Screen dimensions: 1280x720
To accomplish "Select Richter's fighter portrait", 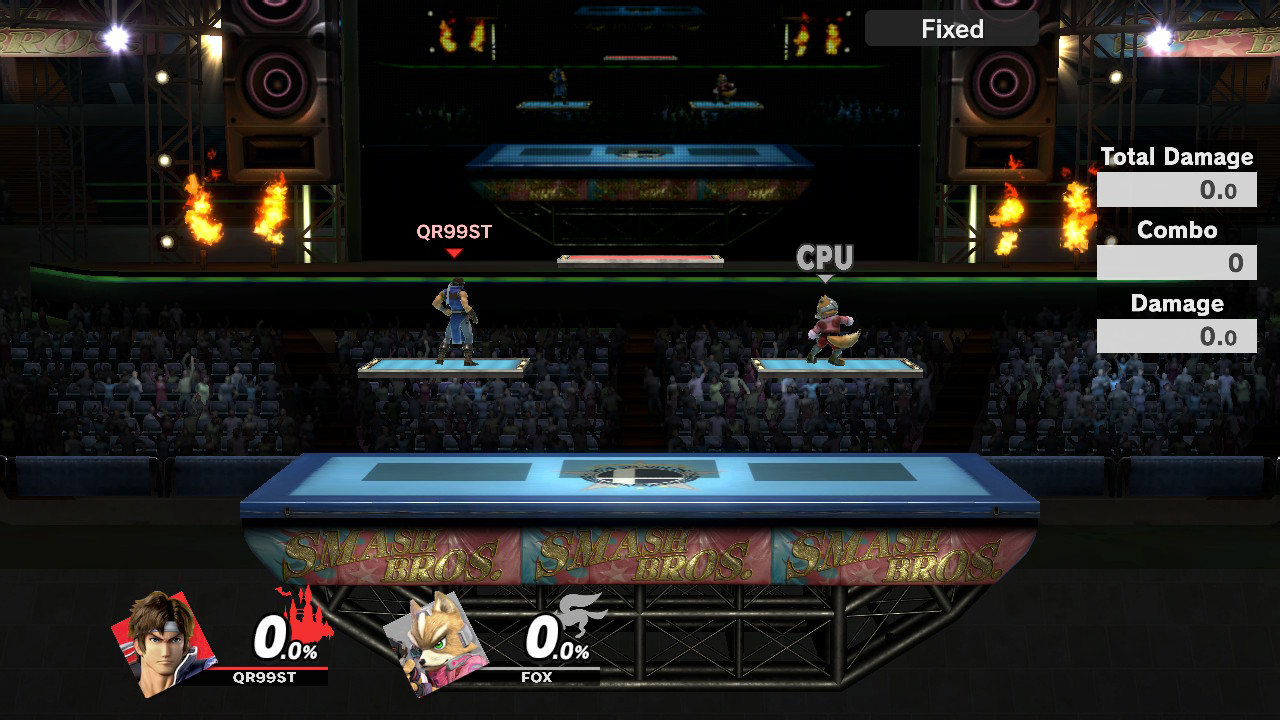I will click(x=163, y=641).
